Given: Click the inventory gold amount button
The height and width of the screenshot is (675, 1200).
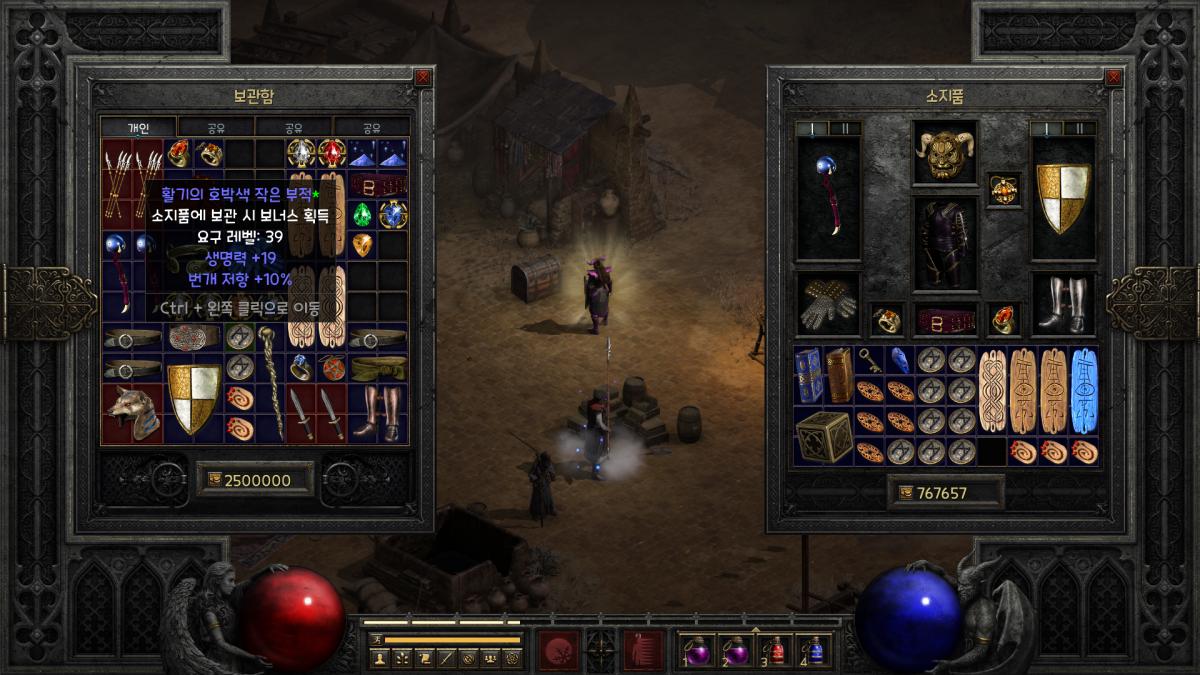Looking at the screenshot, I should [x=945, y=493].
